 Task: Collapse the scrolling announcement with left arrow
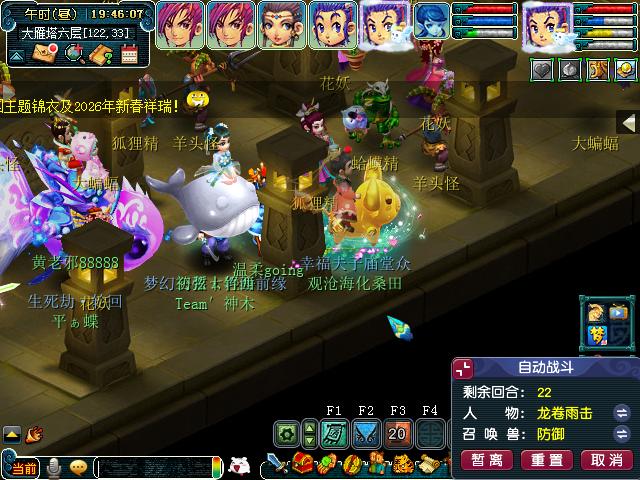pyautogui.click(x=628, y=122)
